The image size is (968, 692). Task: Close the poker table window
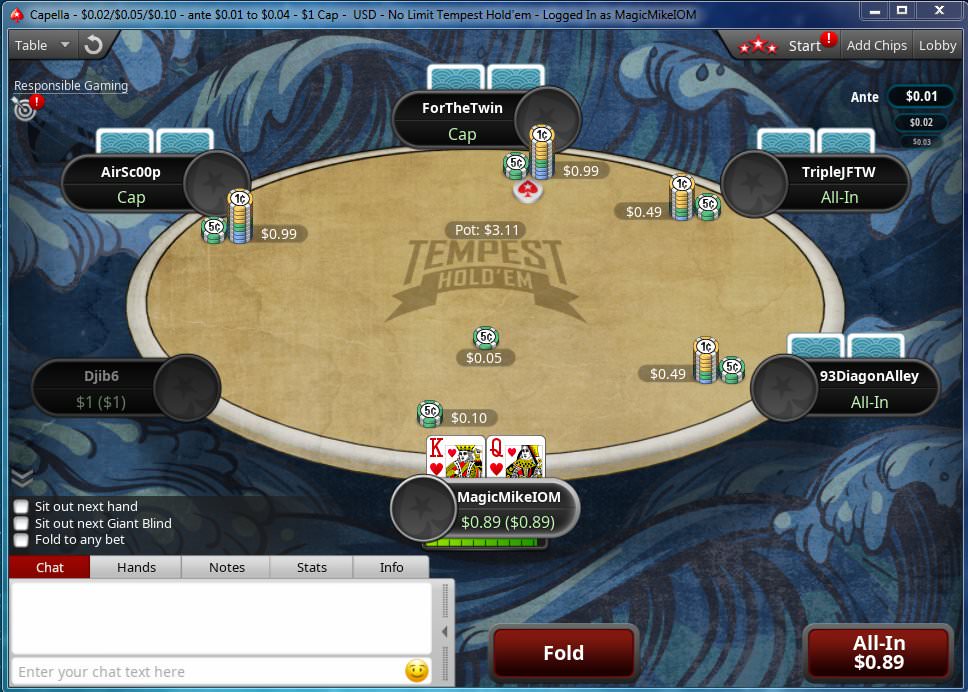point(938,10)
